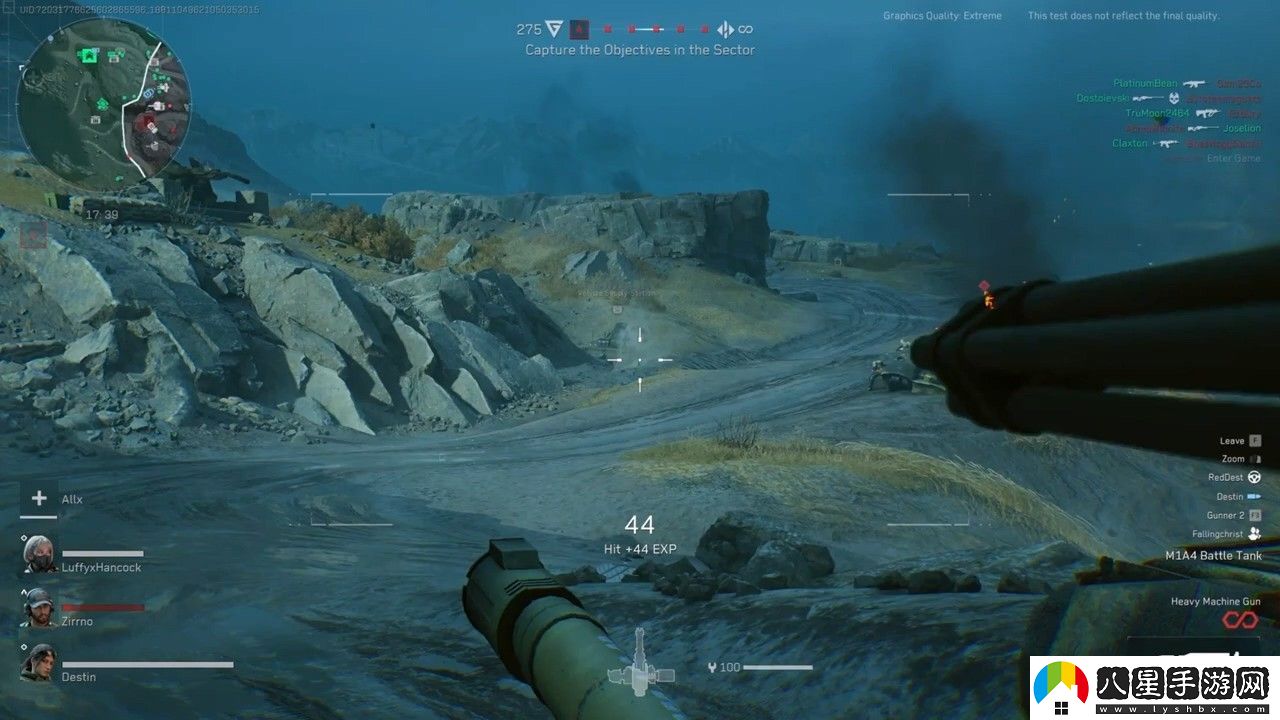The image size is (1280, 720).
Task: Click the attacker team emblem beside 275
Action: coord(554,29)
